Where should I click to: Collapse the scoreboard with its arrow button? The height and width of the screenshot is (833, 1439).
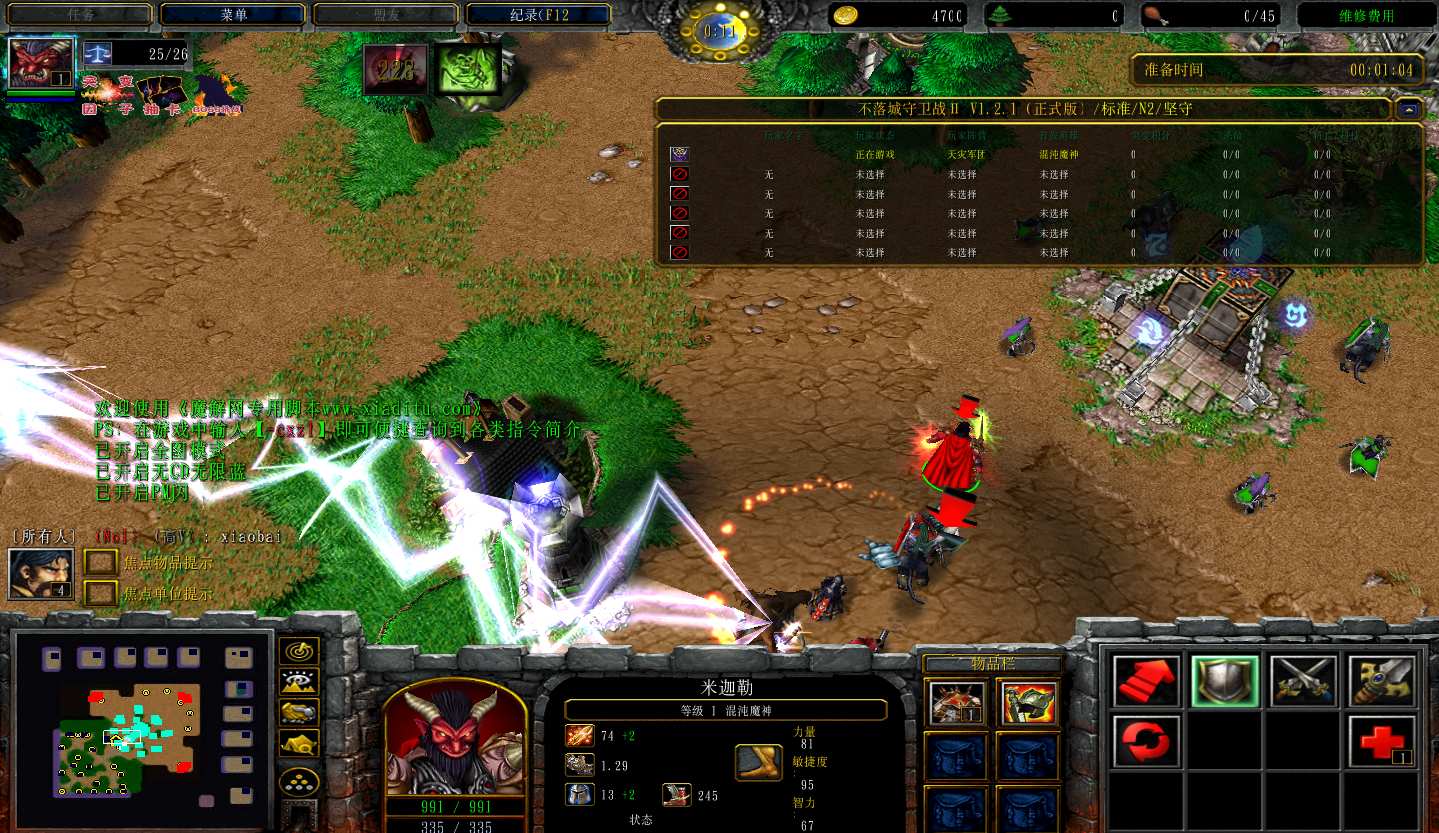tap(1409, 109)
